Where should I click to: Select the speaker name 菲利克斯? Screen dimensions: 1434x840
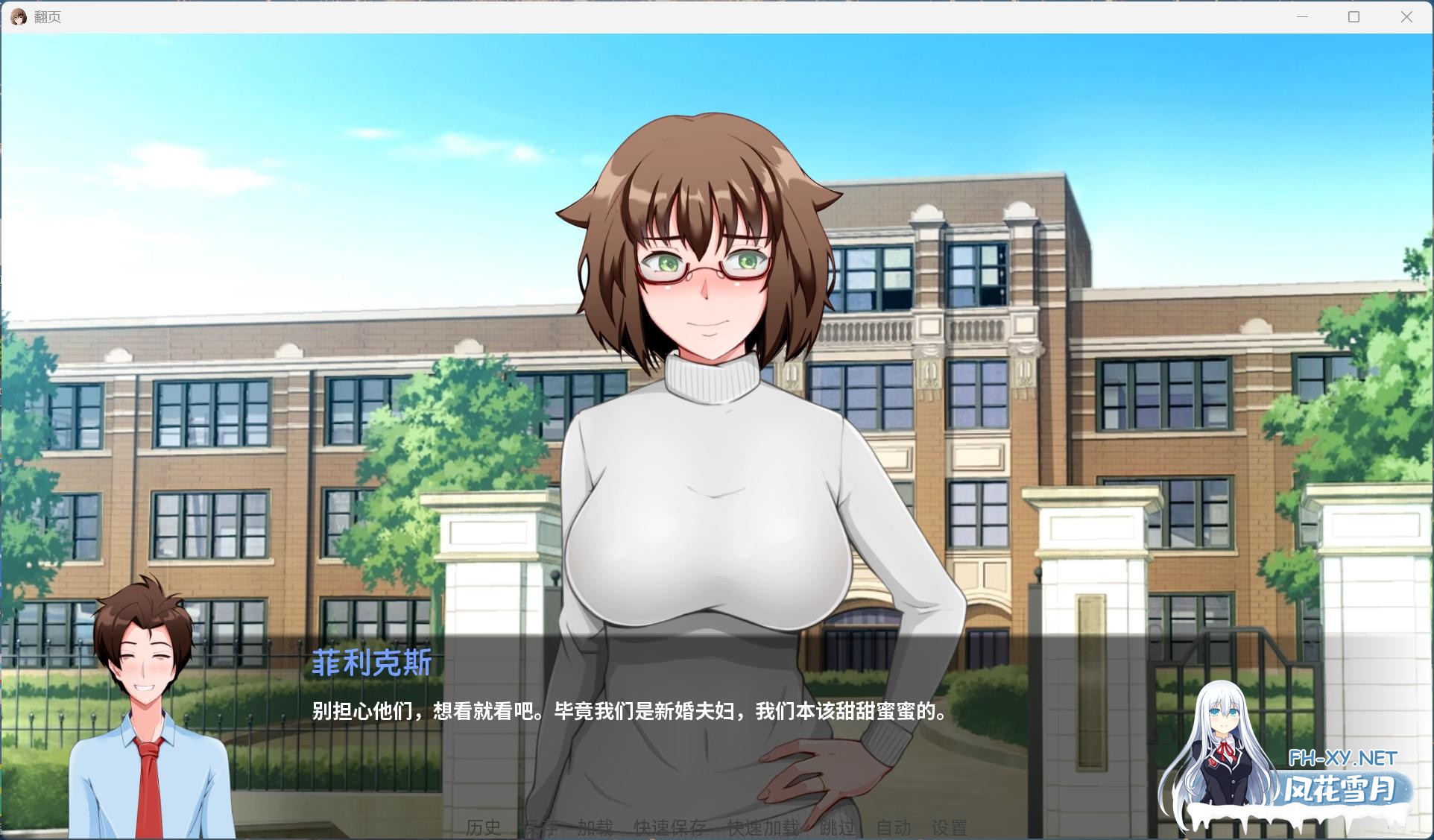(370, 666)
